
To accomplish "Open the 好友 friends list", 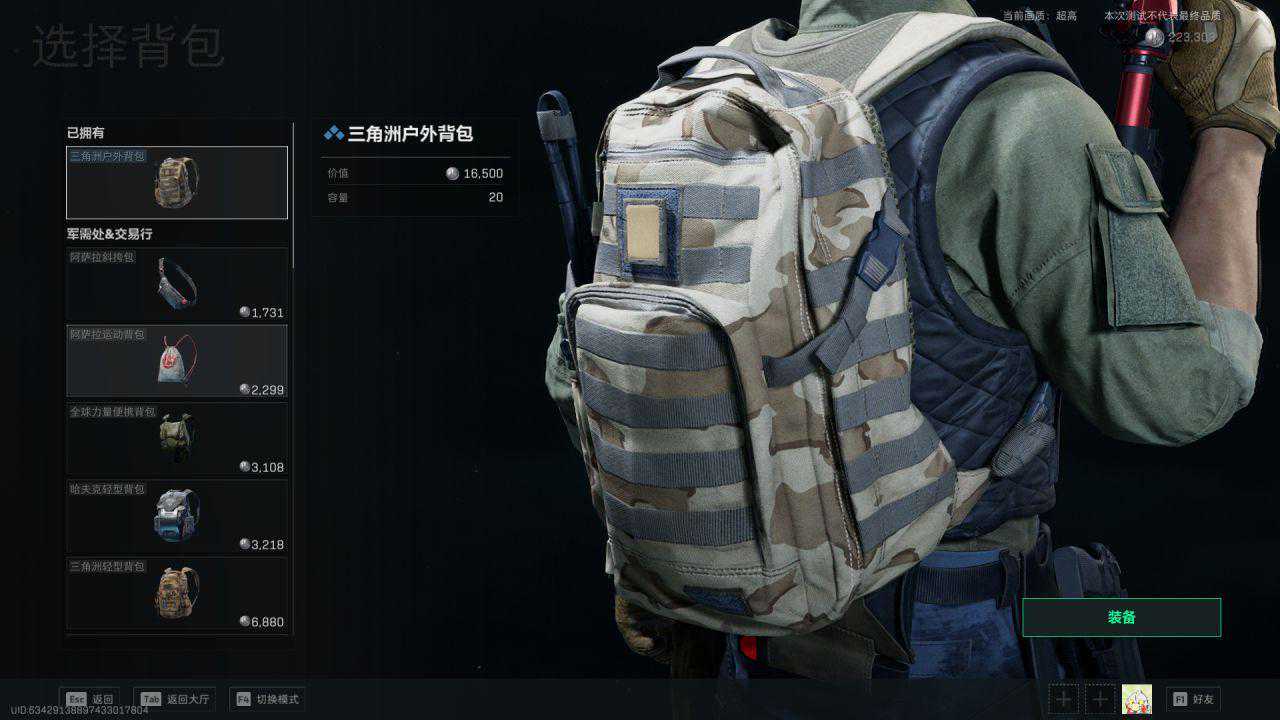I will (x=1194, y=699).
